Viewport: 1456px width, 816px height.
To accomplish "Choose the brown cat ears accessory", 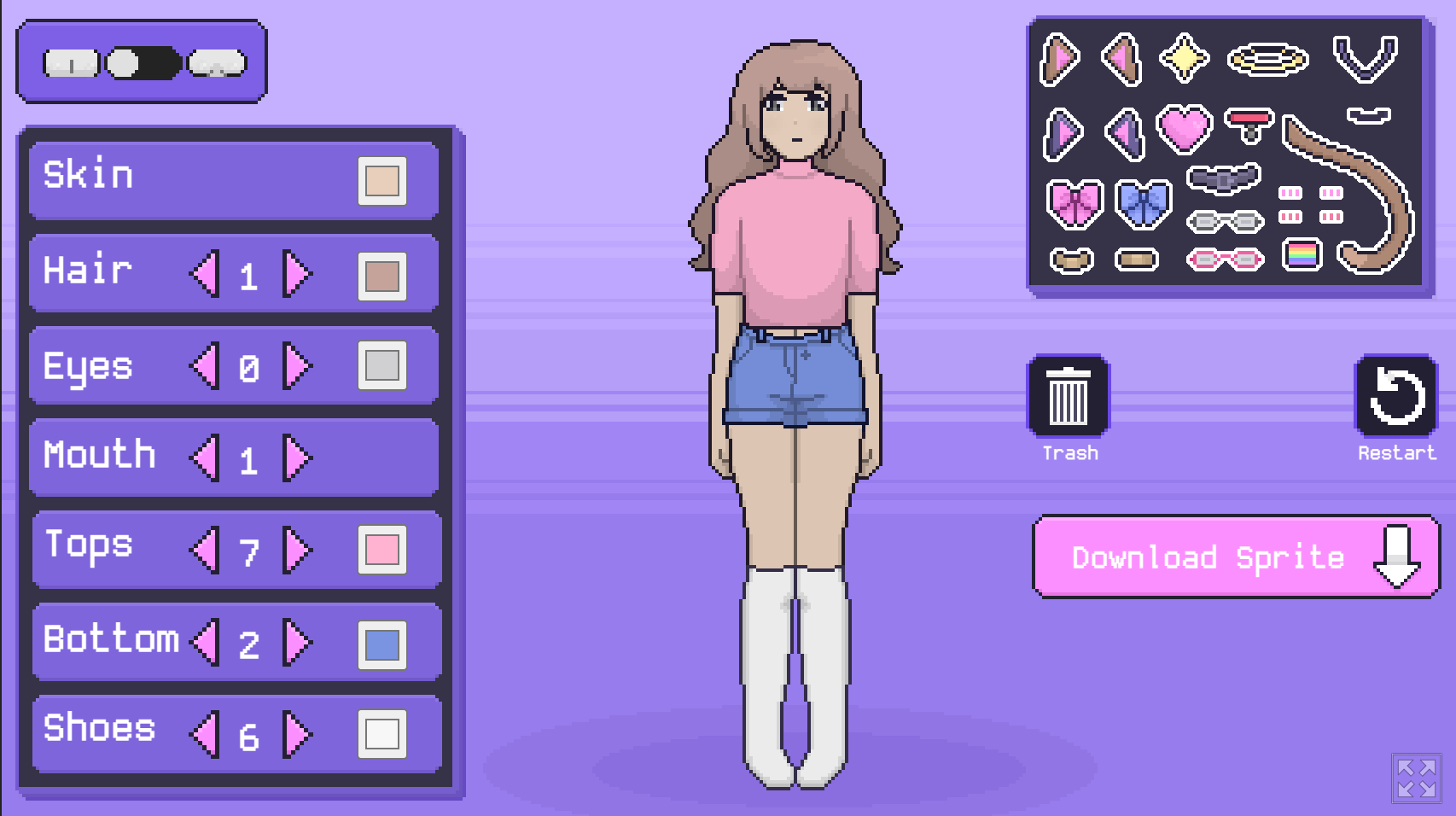I will point(1062,58).
